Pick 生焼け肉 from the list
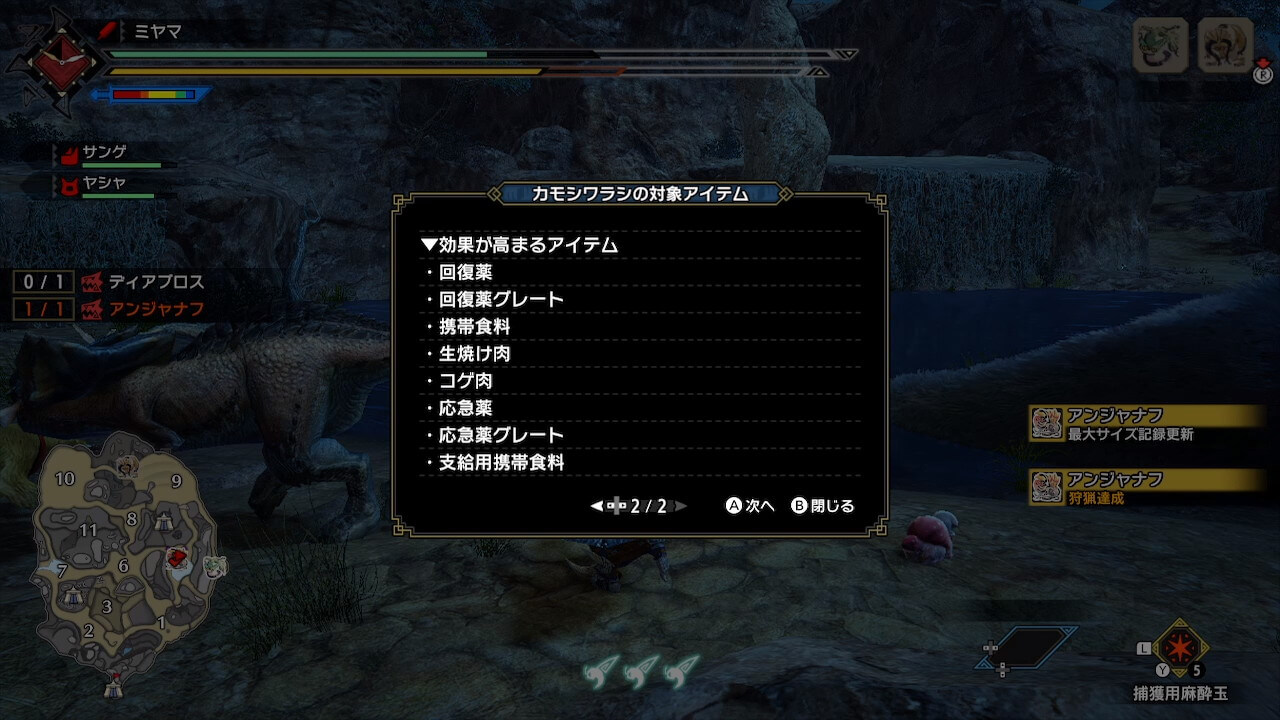Screen dimensions: 1280x720 point(474,354)
